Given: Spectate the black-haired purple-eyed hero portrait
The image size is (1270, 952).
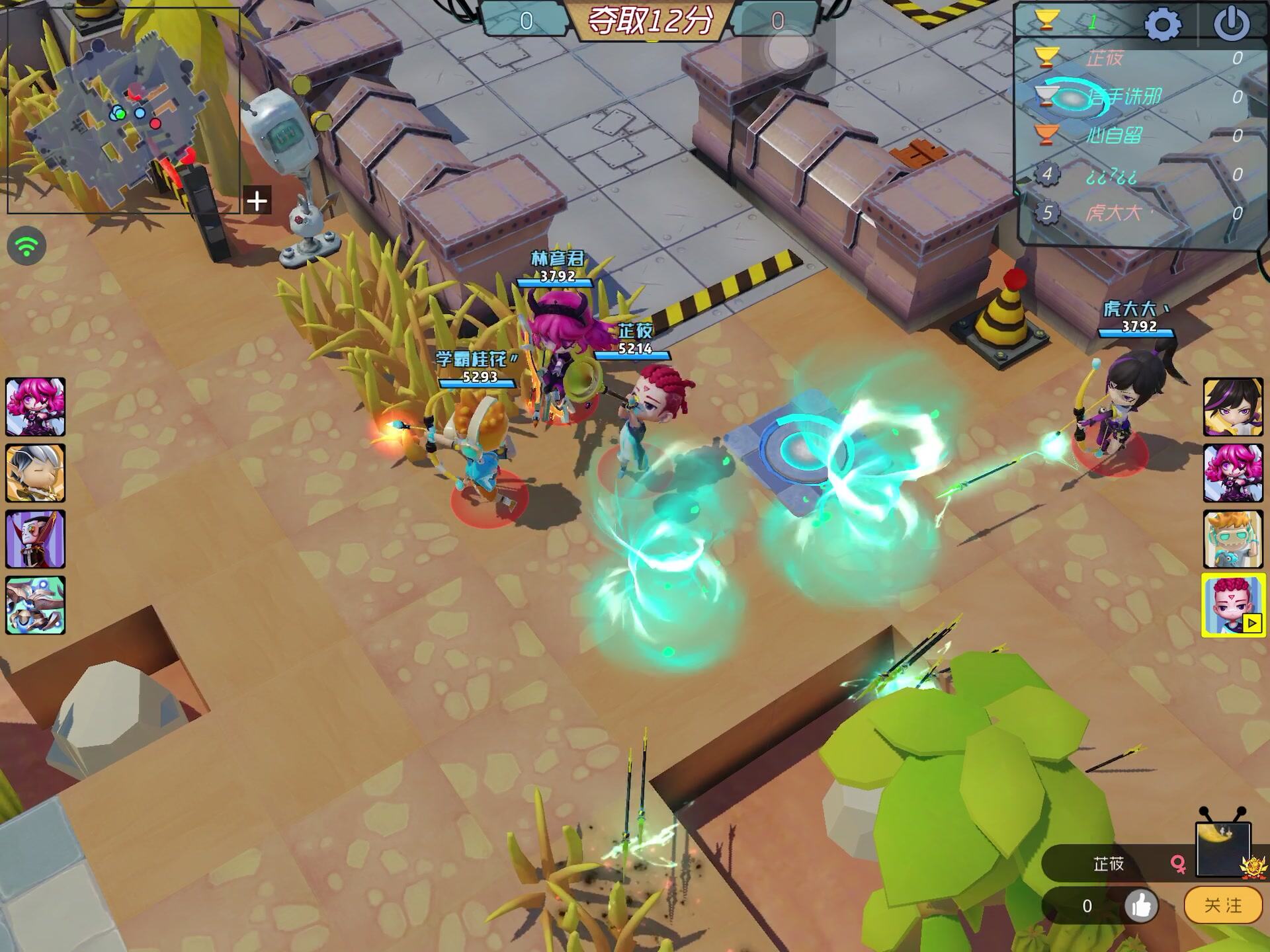Looking at the screenshot, I should (x=1233, y=407).
